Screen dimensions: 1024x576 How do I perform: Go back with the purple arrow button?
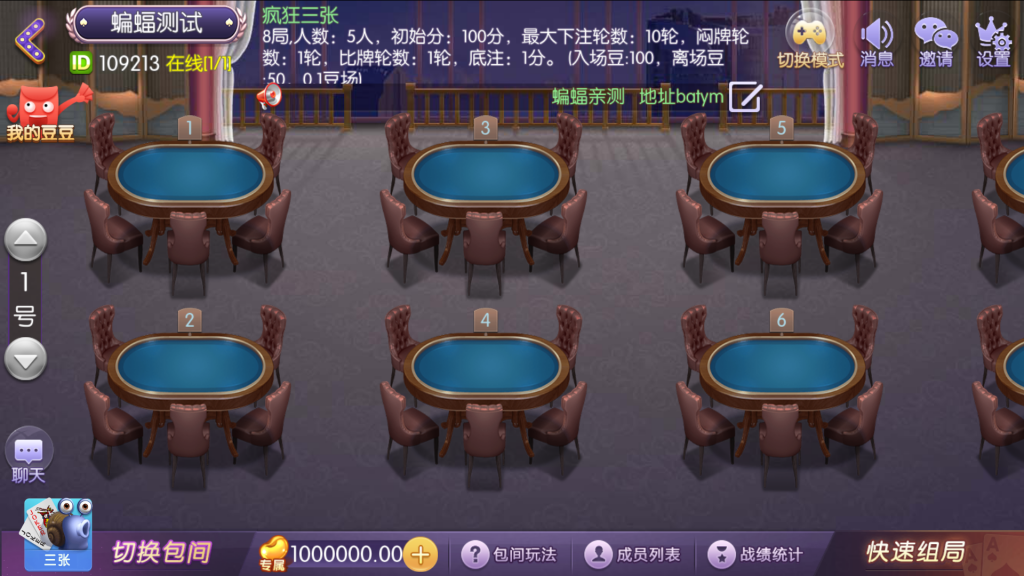(30, 40)
